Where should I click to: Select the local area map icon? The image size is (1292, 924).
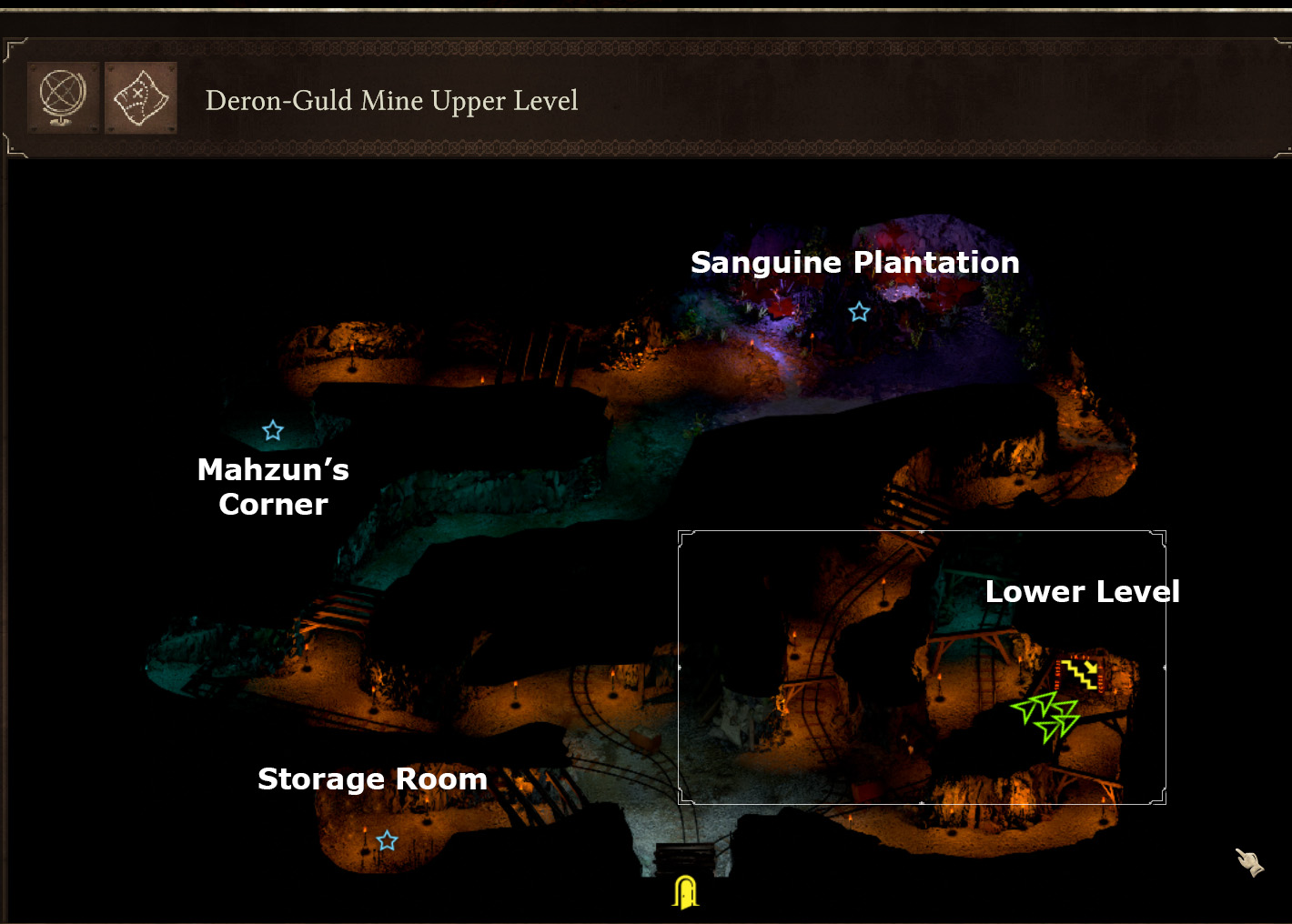[x=140, y=96]
